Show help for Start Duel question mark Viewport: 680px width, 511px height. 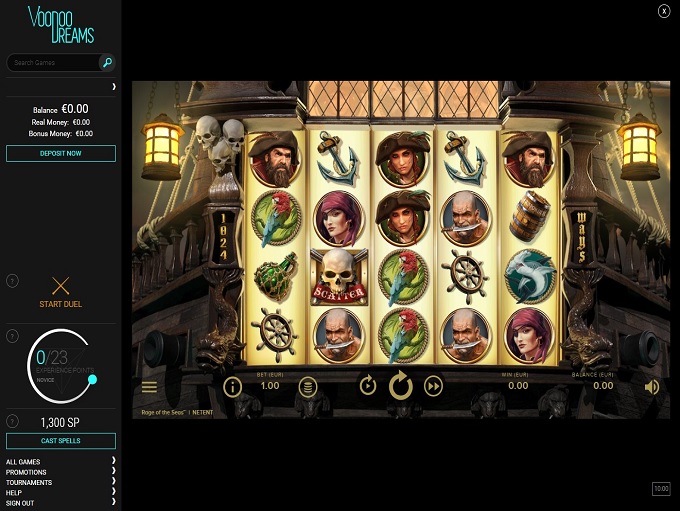coord(12,281)
